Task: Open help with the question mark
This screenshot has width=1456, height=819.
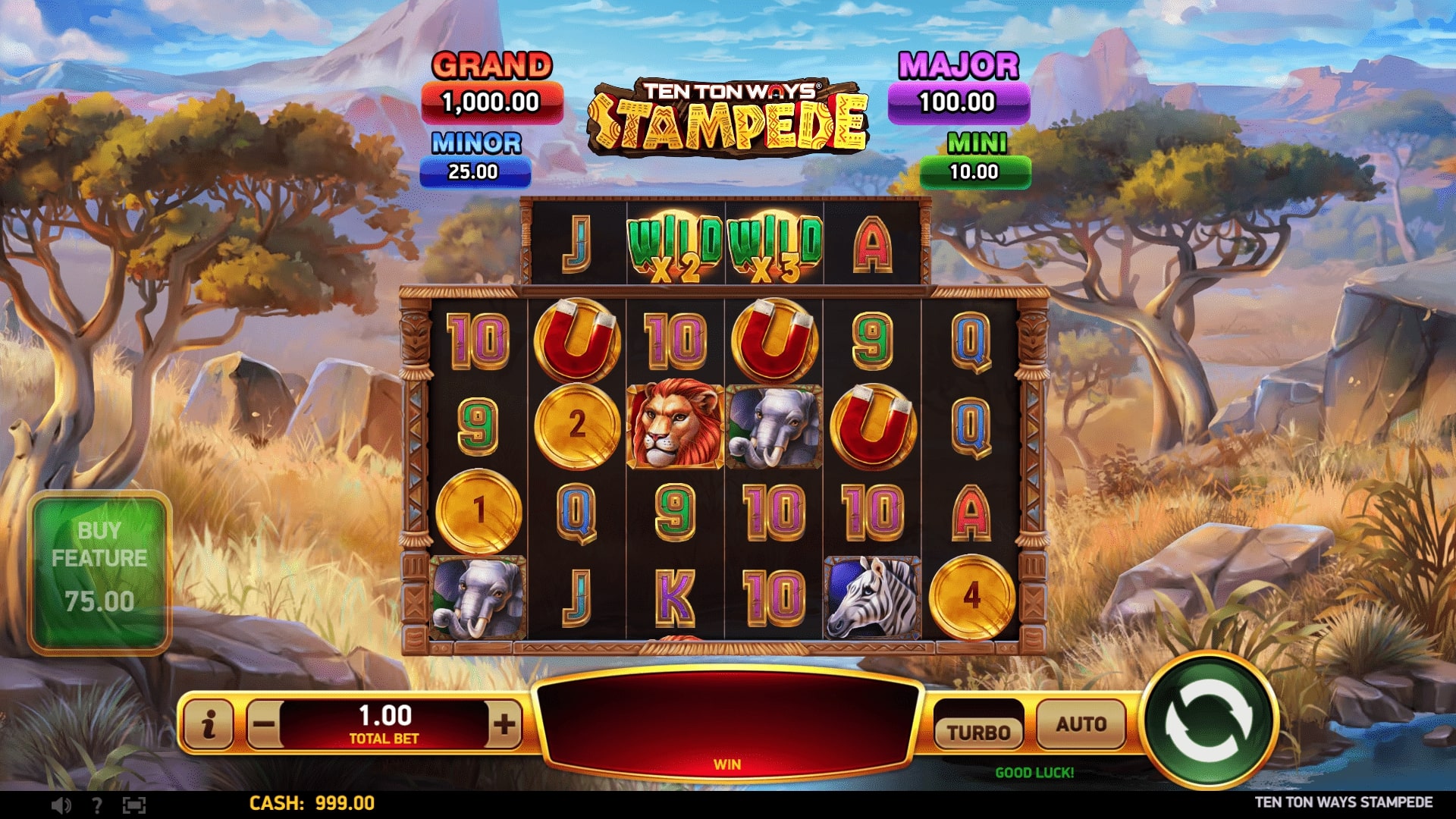Action: click(x=96, y=805)
